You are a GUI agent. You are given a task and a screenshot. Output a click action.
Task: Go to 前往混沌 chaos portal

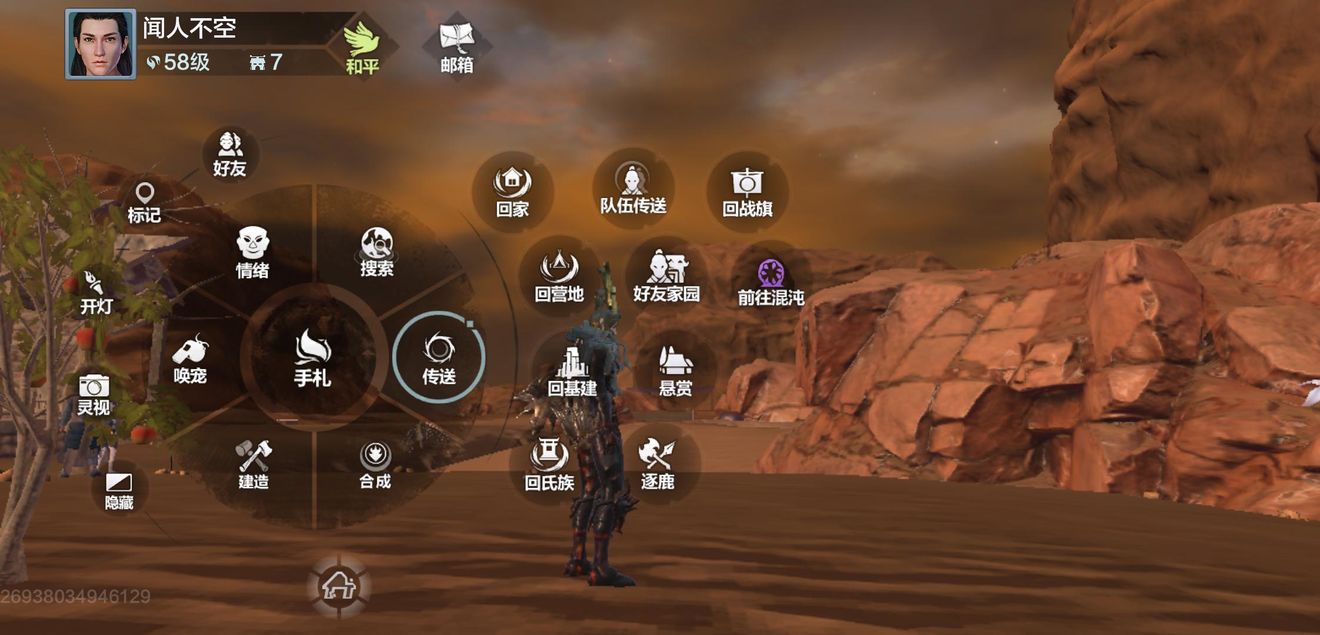pos(771,280)
